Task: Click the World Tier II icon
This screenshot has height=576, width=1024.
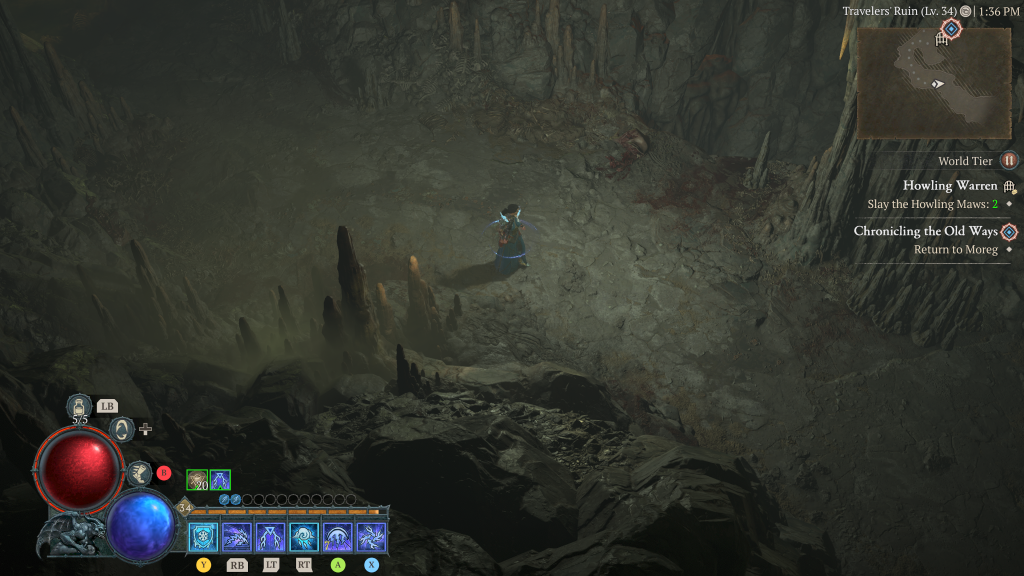Action: [x=1009, y=160]
